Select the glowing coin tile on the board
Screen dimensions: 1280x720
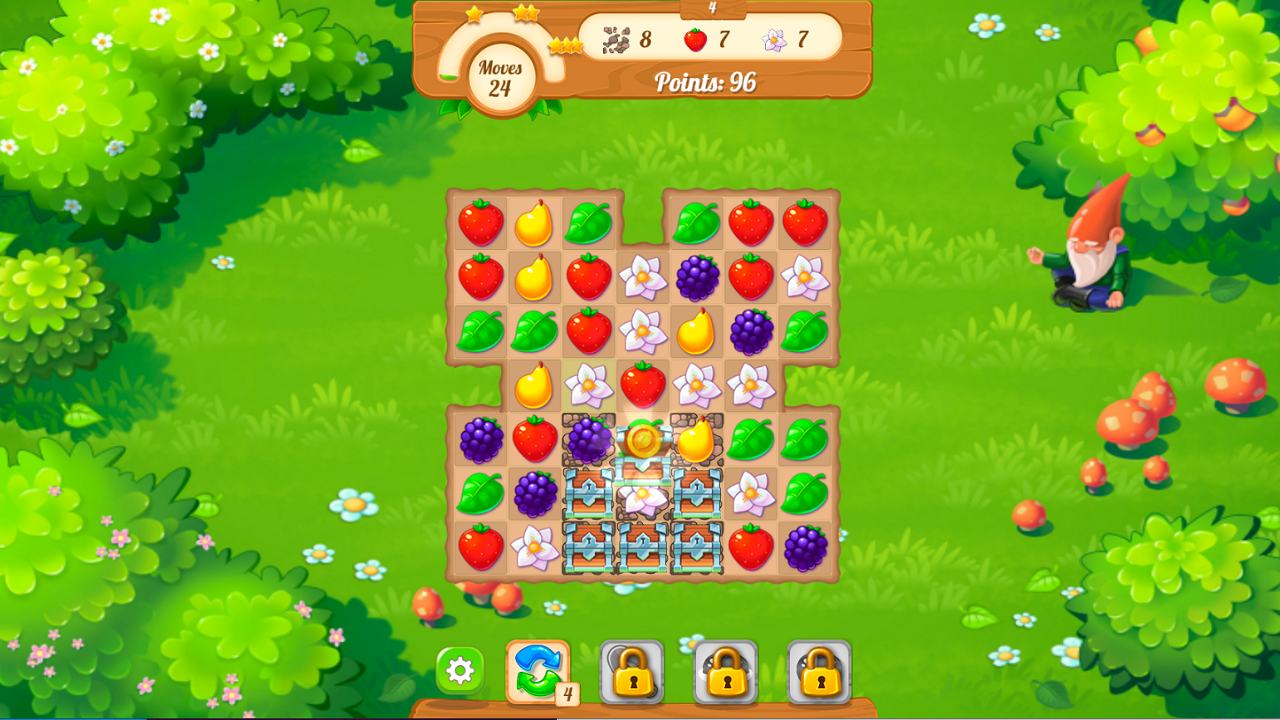coord(644,440)
